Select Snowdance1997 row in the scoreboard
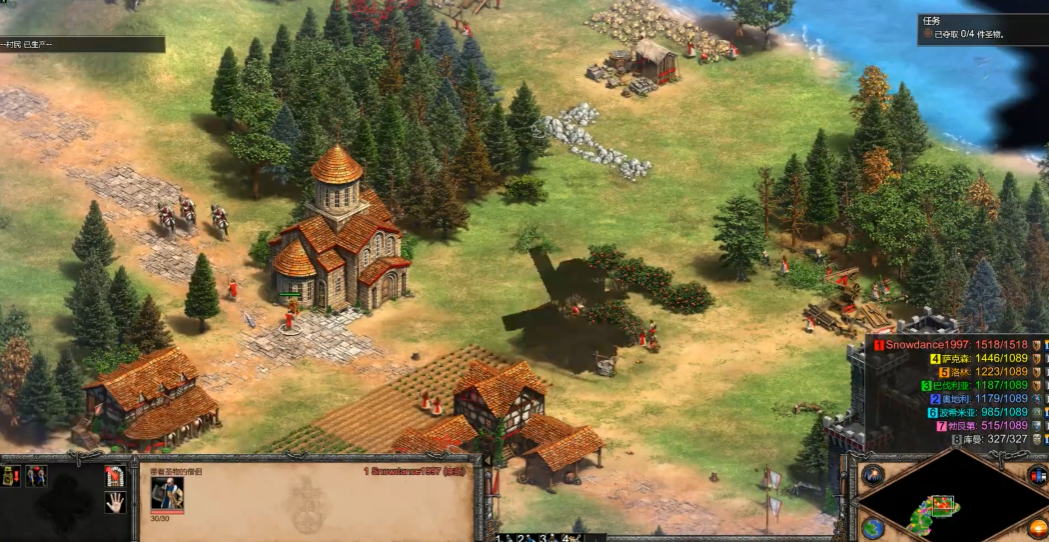The image size is (1049, 542). click(x=955, y=345)
